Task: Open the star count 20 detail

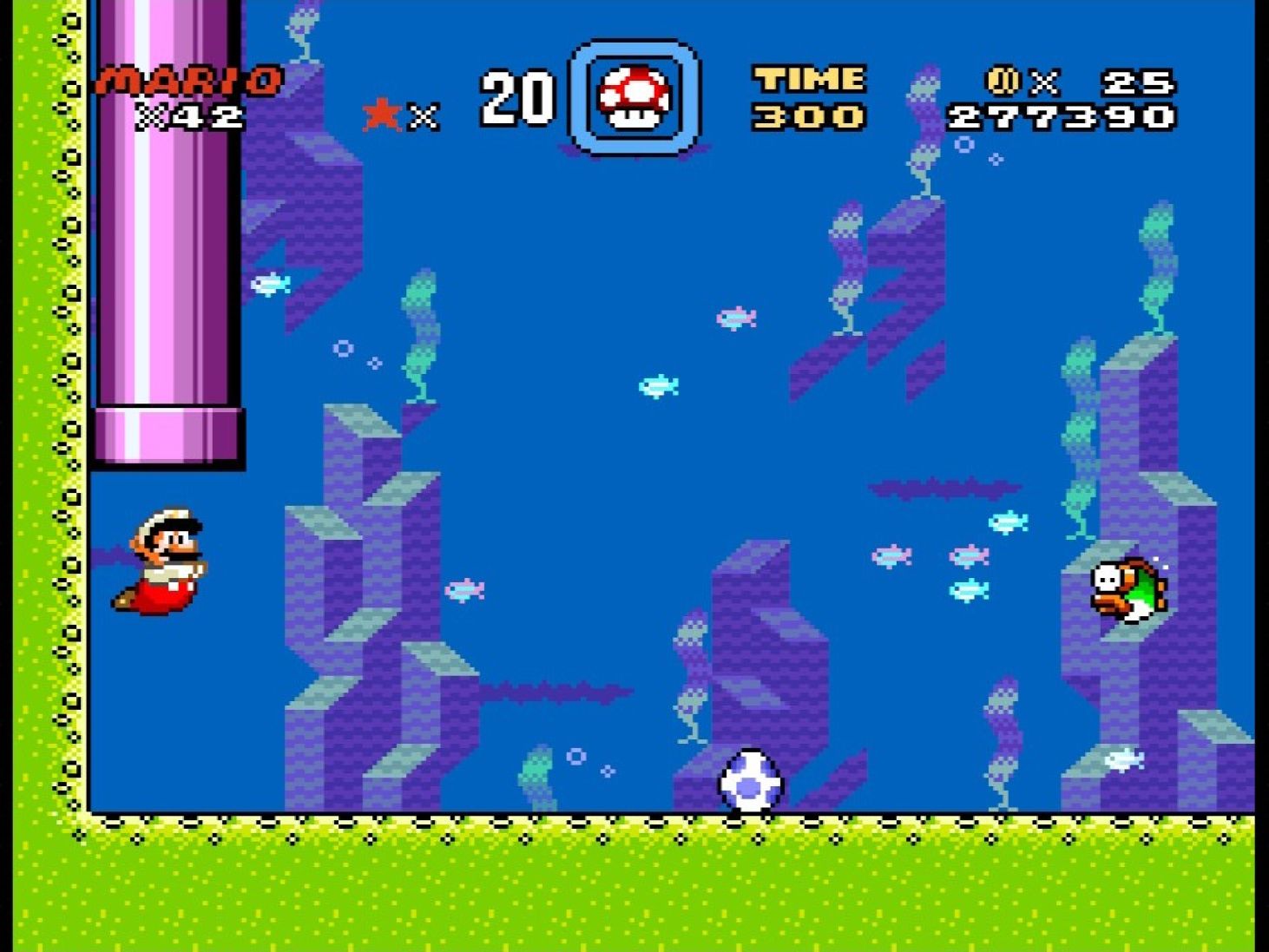Action: (x=518, y=97)
